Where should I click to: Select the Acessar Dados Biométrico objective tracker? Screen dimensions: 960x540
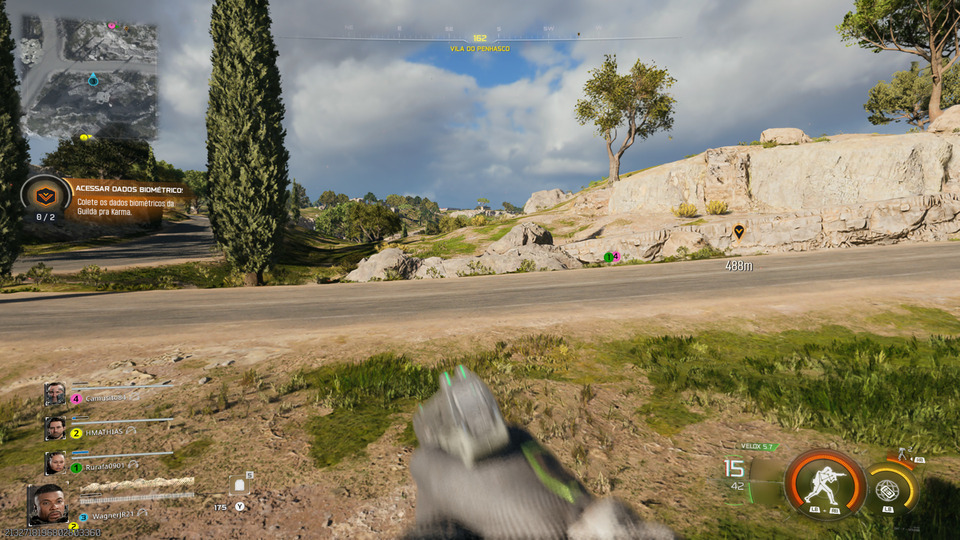[x=126, y=198]
